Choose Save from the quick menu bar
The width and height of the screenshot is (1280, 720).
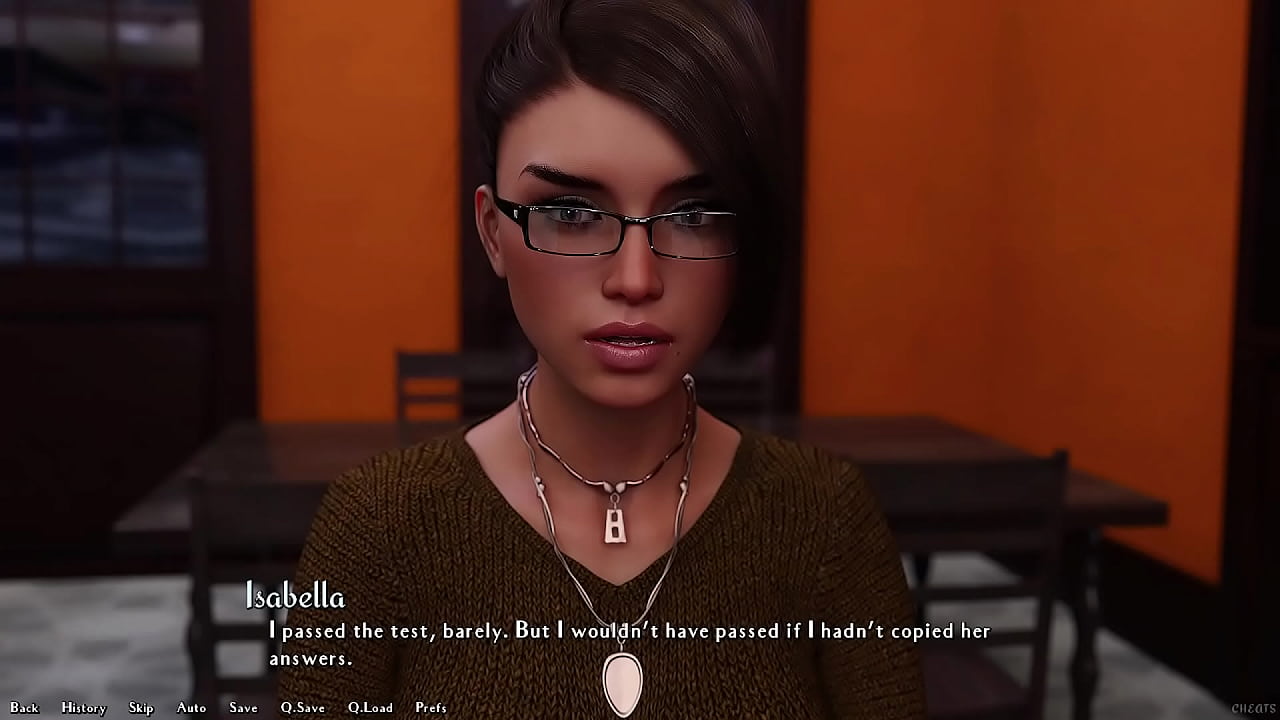click(243, 707)
